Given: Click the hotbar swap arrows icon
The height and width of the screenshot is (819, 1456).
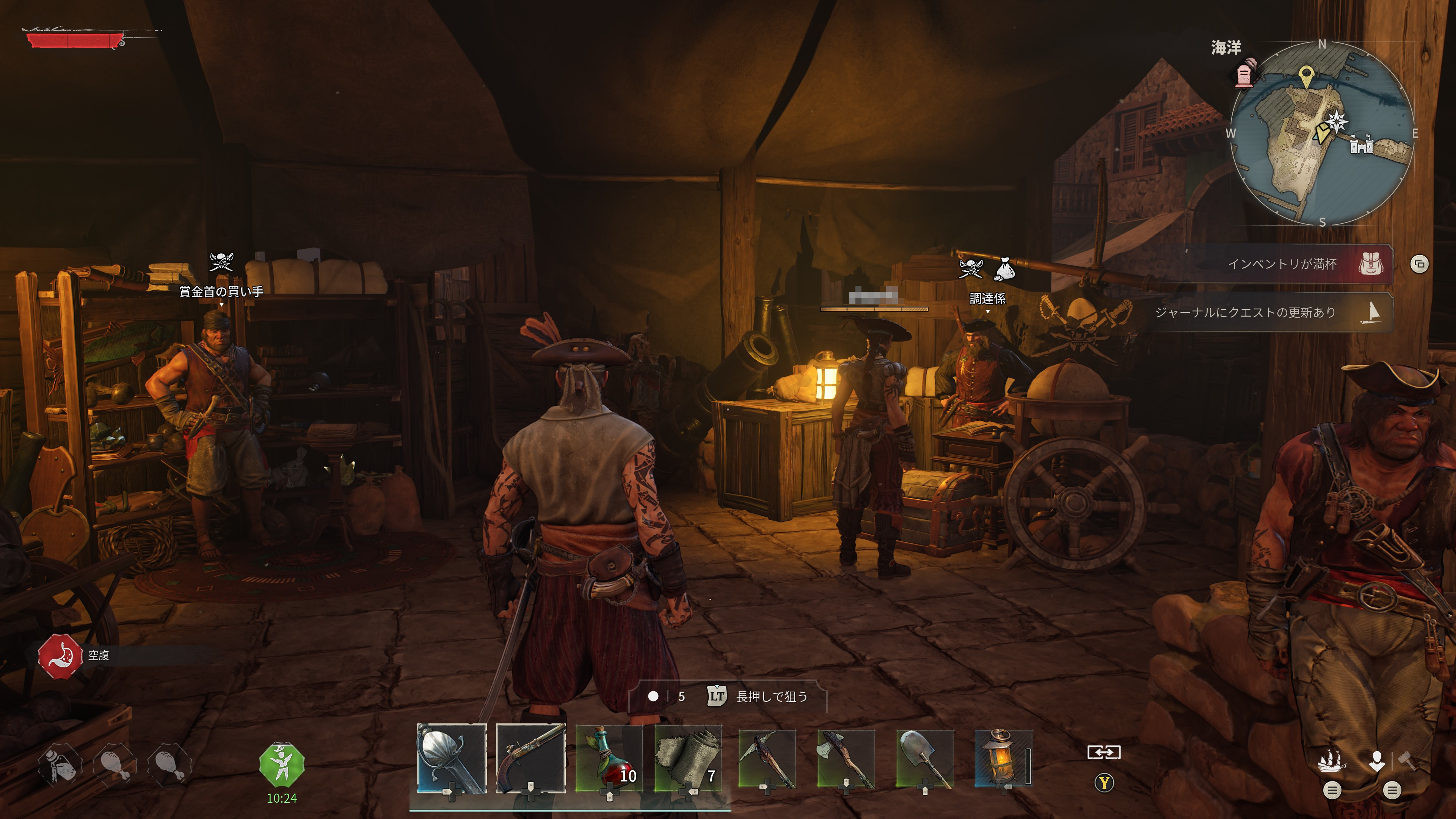Looking at the screenshot, I should click(x=1104, y=752).
